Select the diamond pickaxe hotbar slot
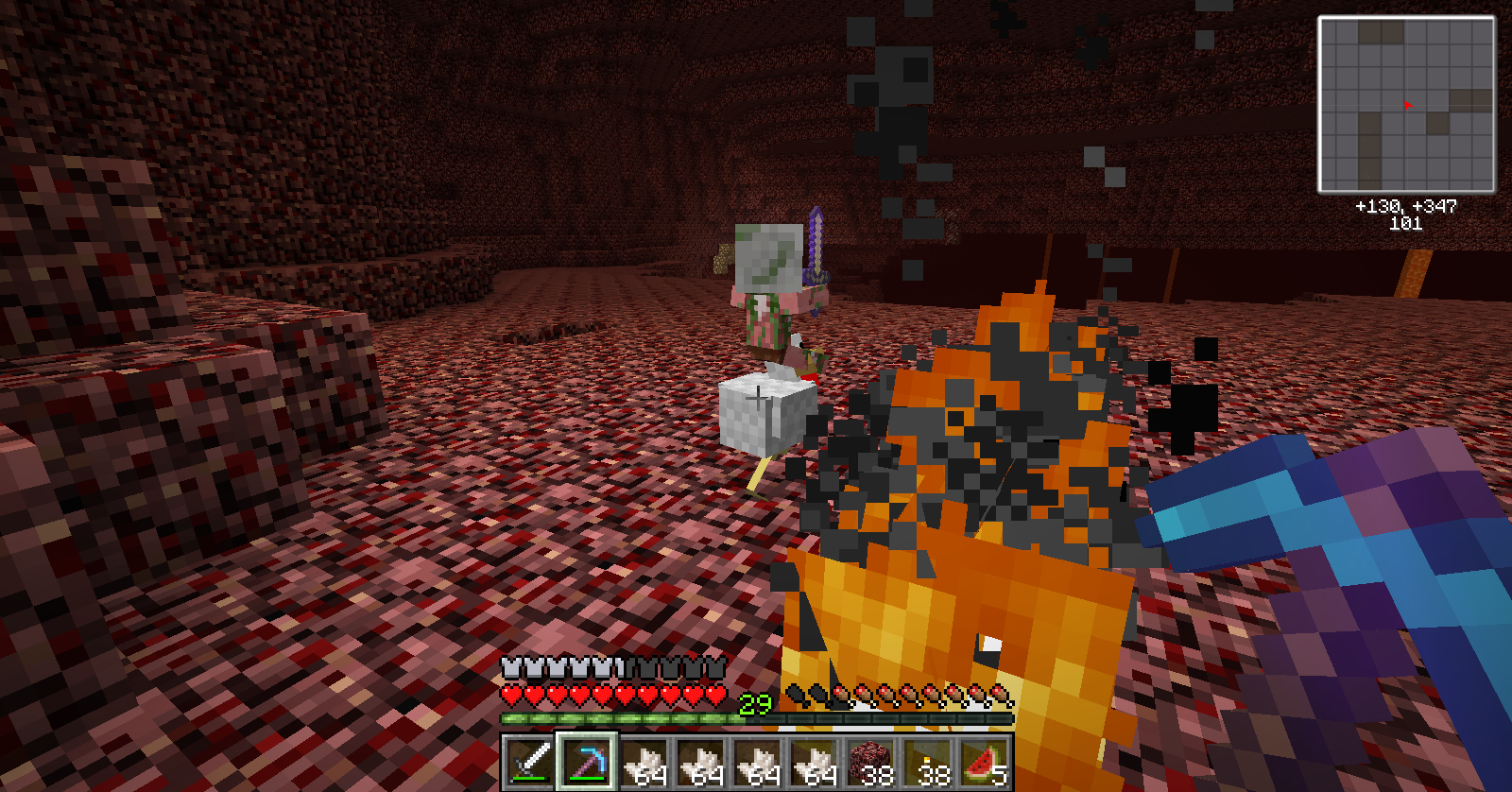 click(586, 762)
